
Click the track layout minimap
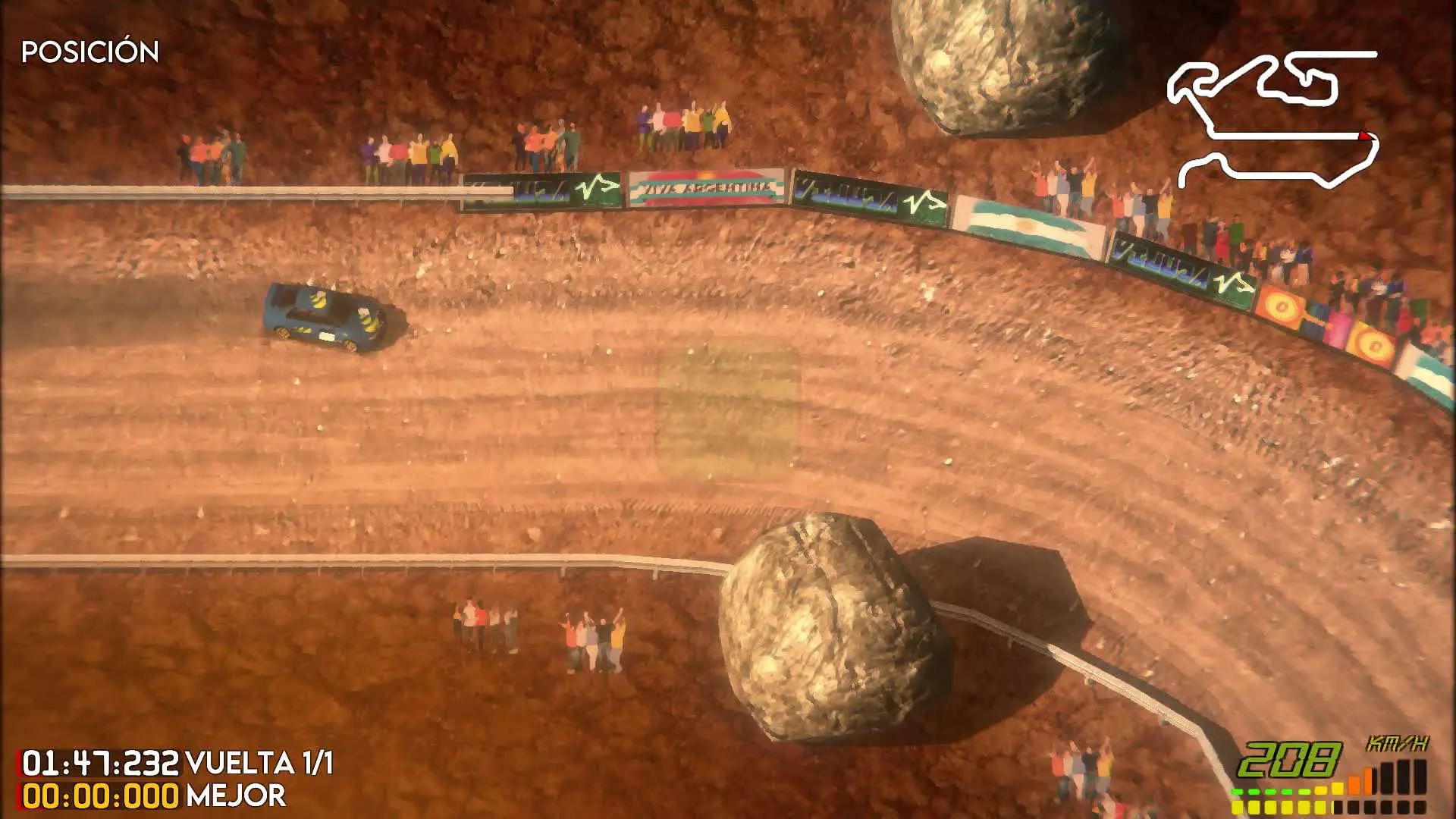click(x=1272, y=119)
